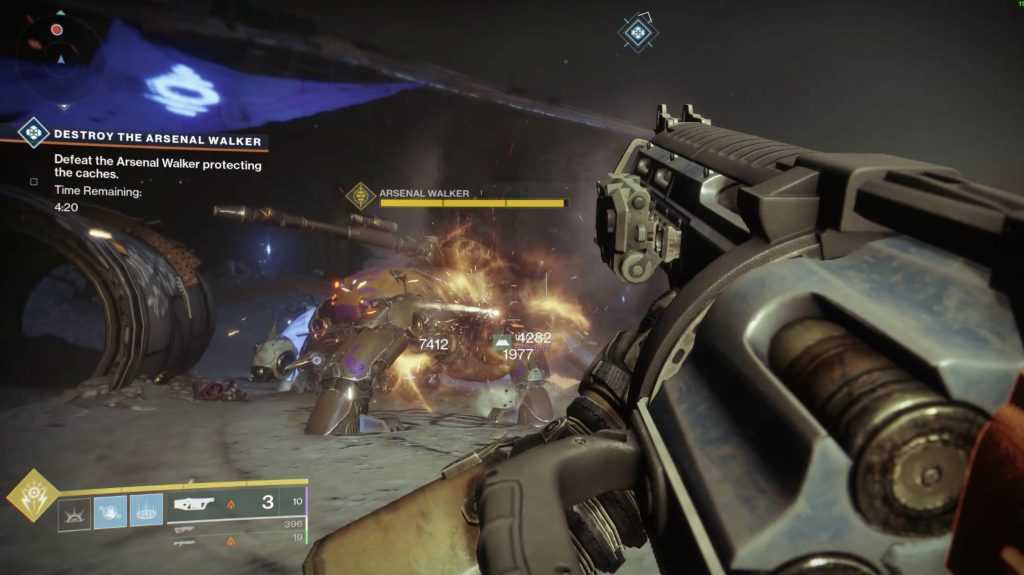Use the melee ability icon
Viewport: 1024px width, 575px height.
(110, 512)
